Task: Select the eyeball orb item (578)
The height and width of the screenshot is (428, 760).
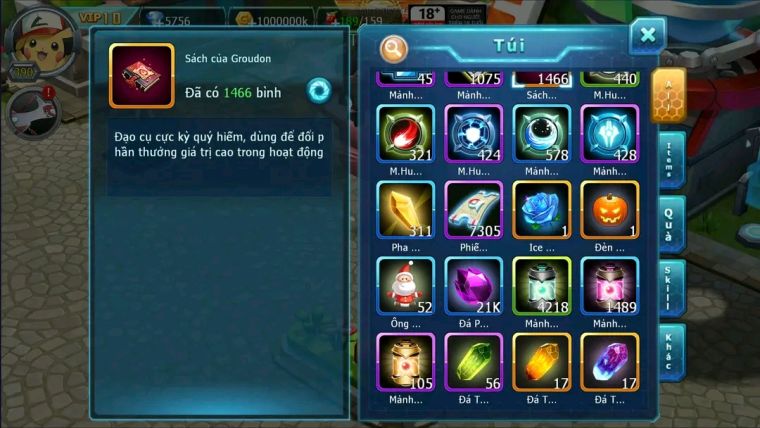Action: tap(541, 134)
